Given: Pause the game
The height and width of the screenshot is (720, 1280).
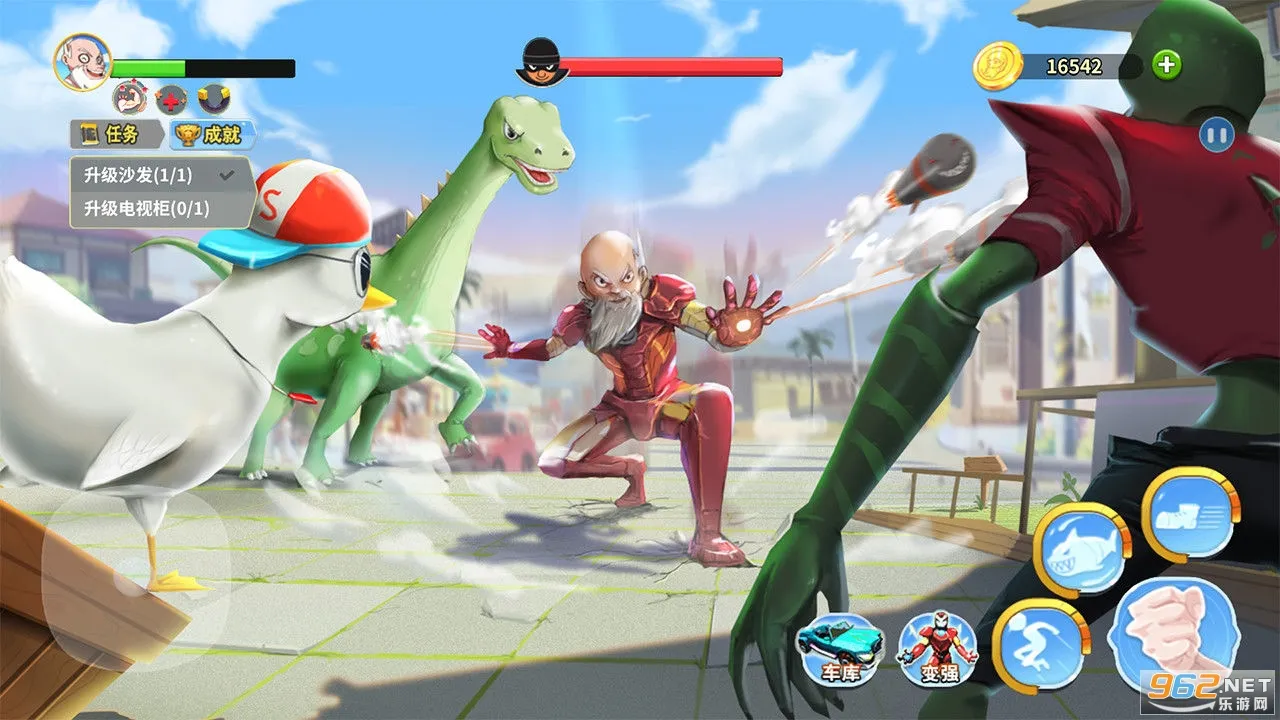Looking at the screenshot, I should (x=1216, y=135).
